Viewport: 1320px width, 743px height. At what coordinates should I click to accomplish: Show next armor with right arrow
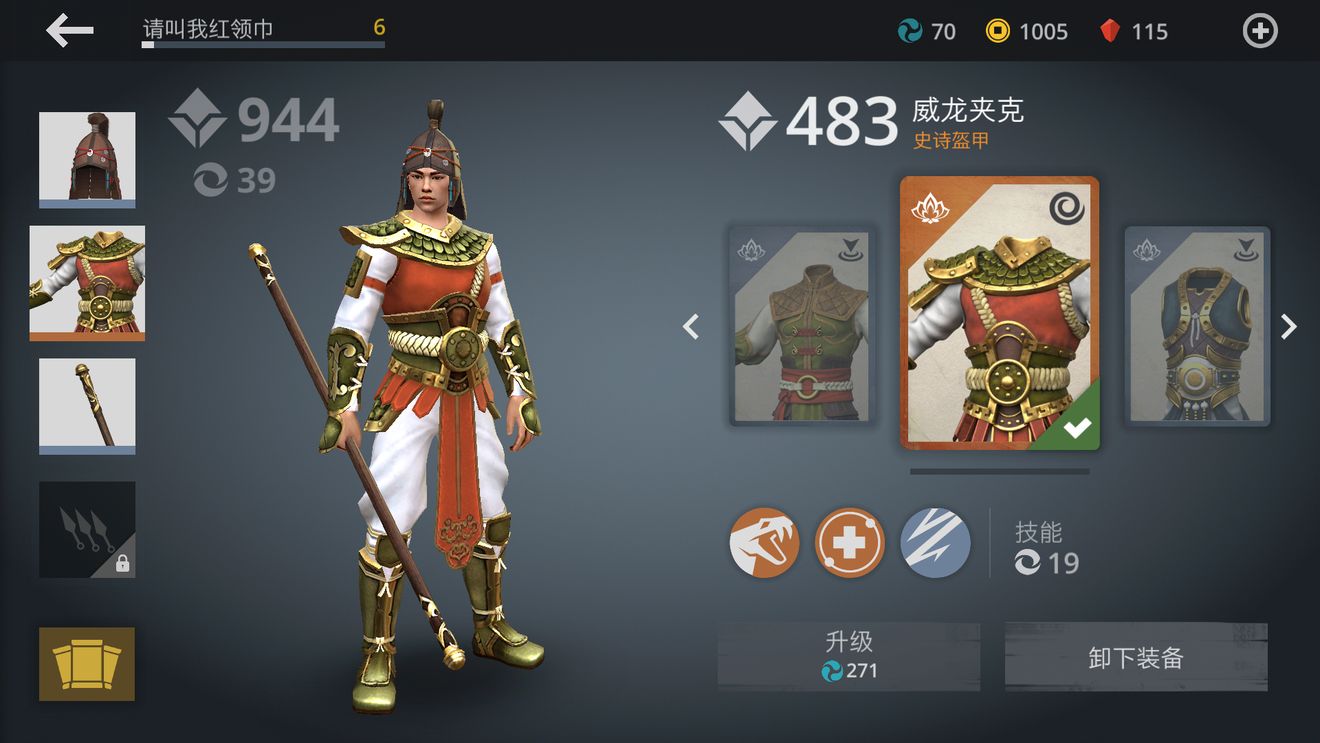[x=1289, y=327]
